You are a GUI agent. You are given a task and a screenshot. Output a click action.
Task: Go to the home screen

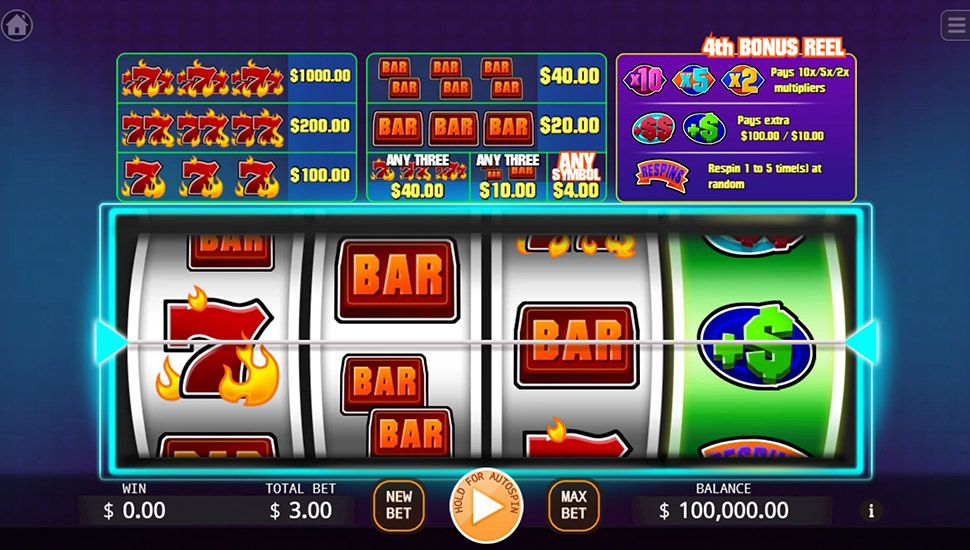16,25
